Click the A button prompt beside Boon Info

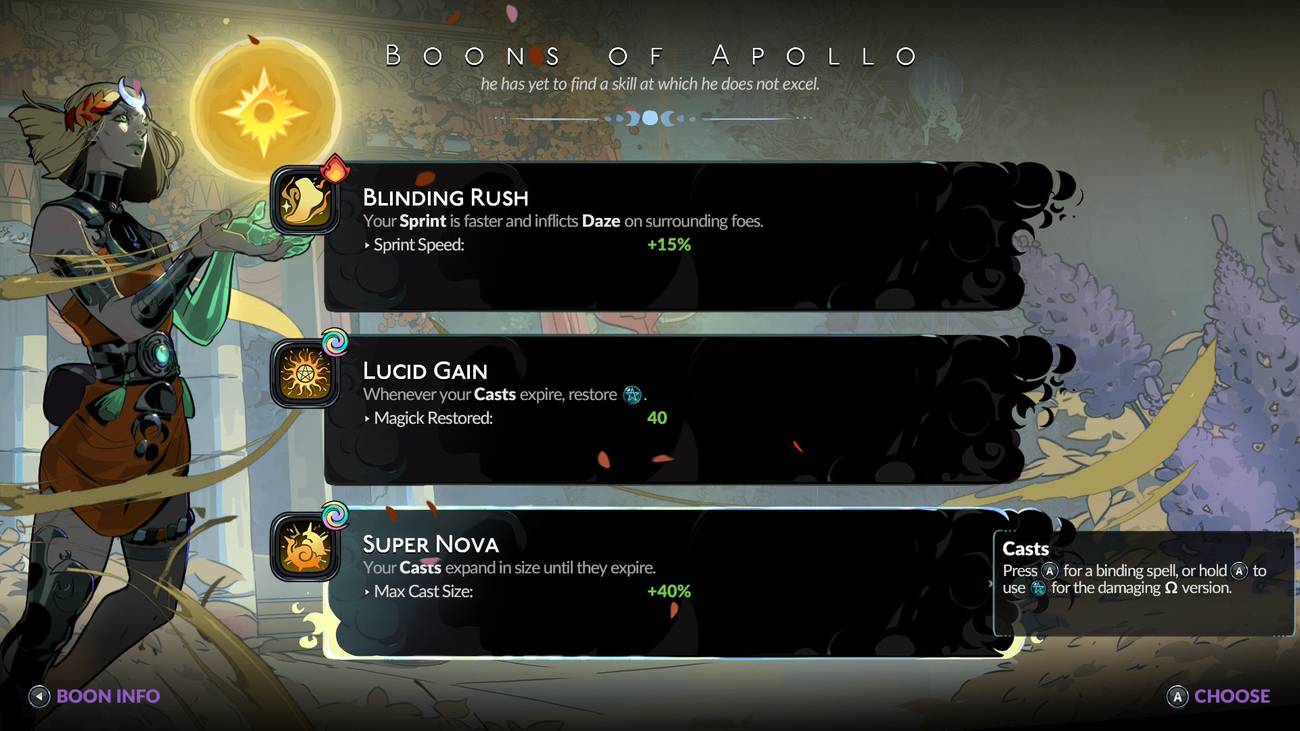38,696
